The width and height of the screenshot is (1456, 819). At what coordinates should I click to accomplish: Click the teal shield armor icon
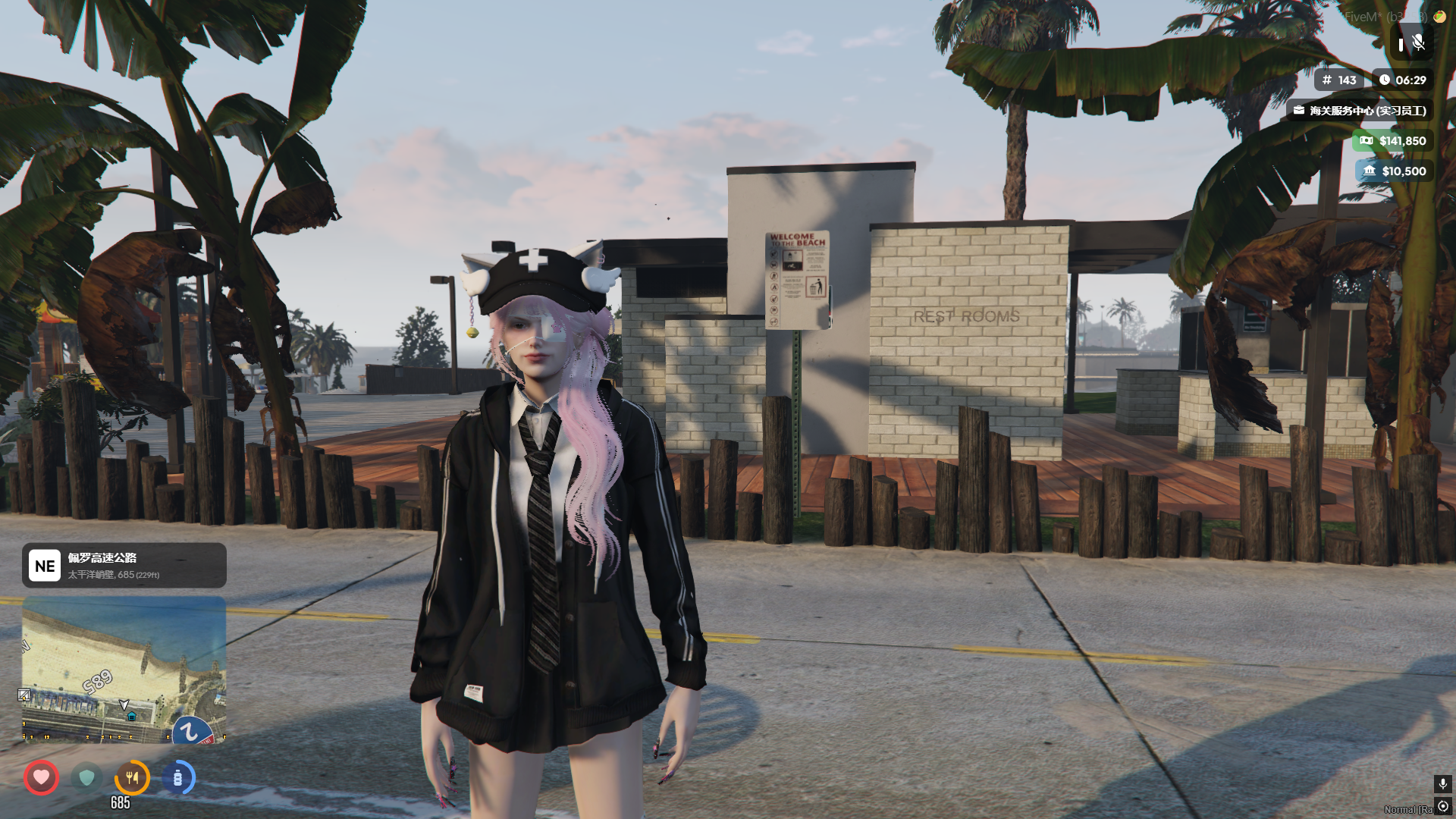click(86, 777)
